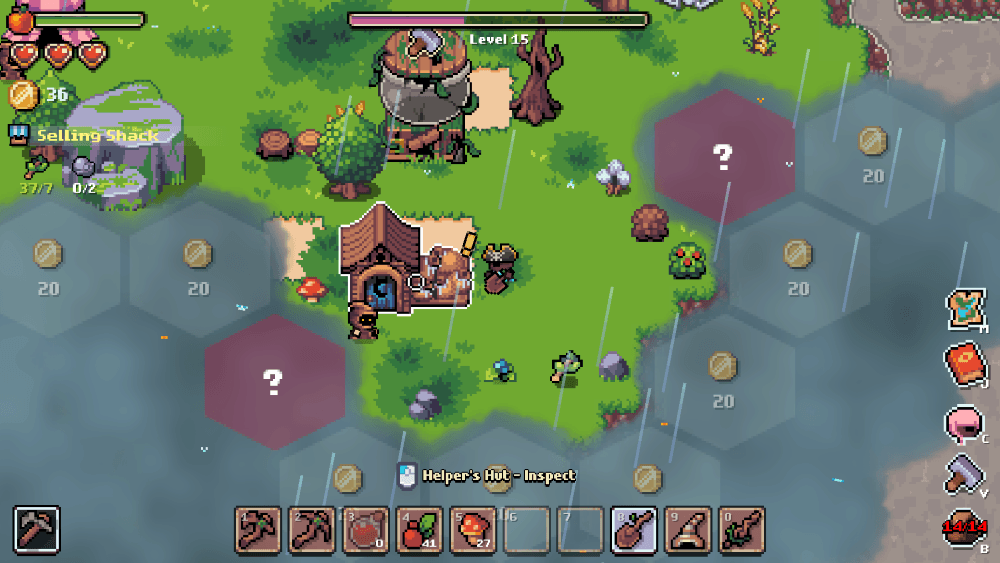The image size is (1000, 563).
Task: Select the pickaxe in hotbar slot 2
Action: (312, 529)
